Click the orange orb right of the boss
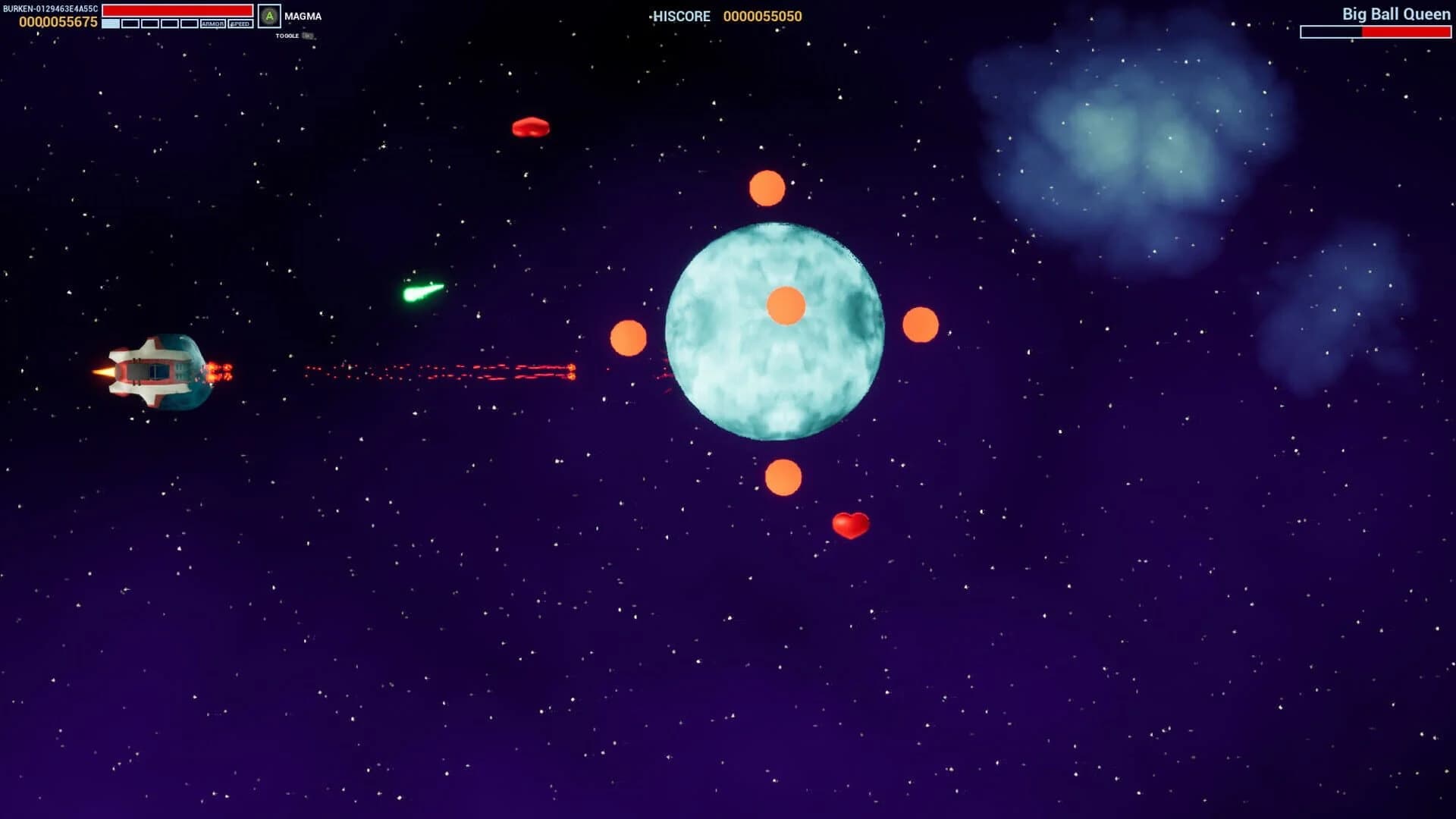The image size is (1456, 819). 920,325
